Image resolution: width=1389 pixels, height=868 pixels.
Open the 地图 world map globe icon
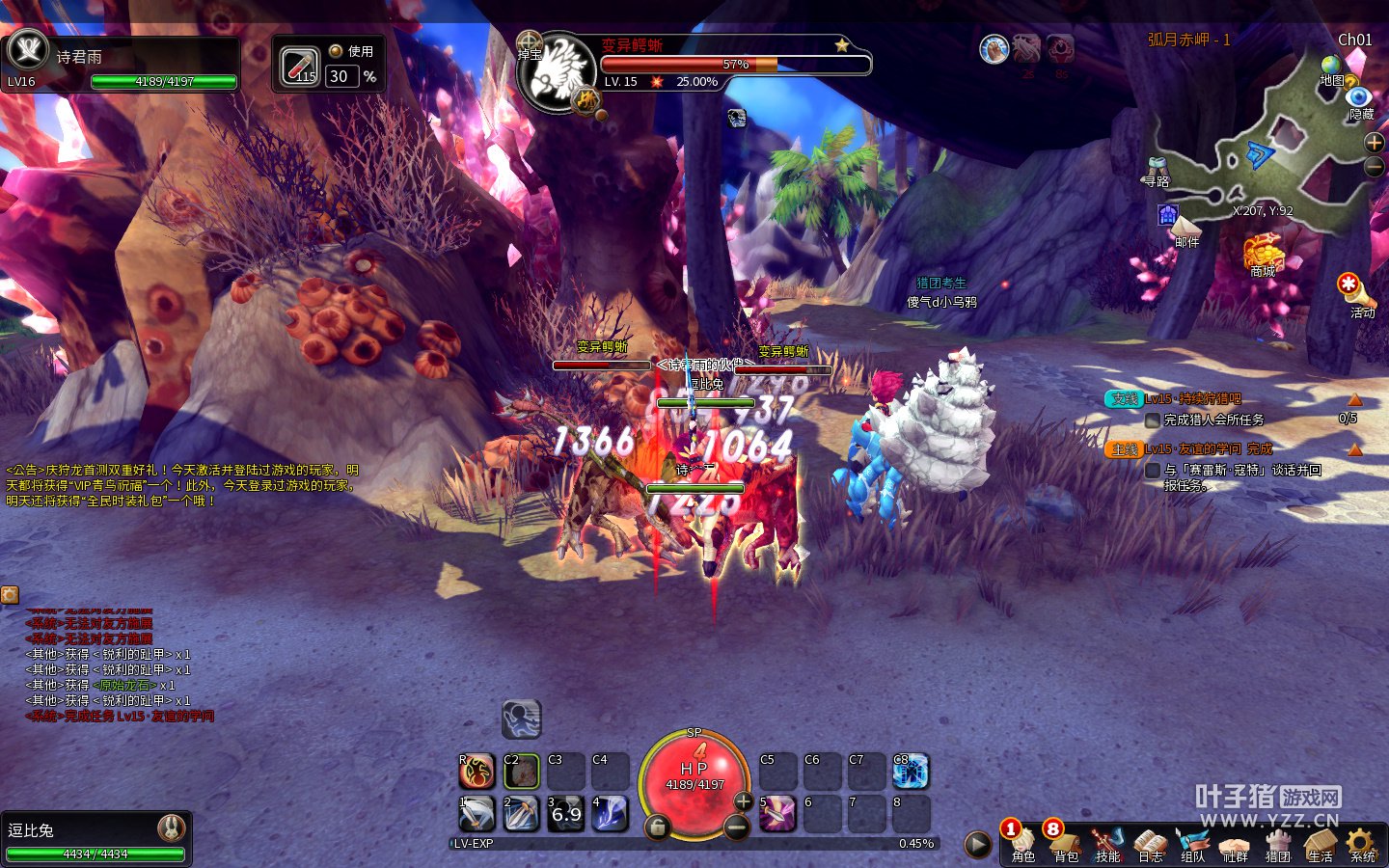[1332, 68]
